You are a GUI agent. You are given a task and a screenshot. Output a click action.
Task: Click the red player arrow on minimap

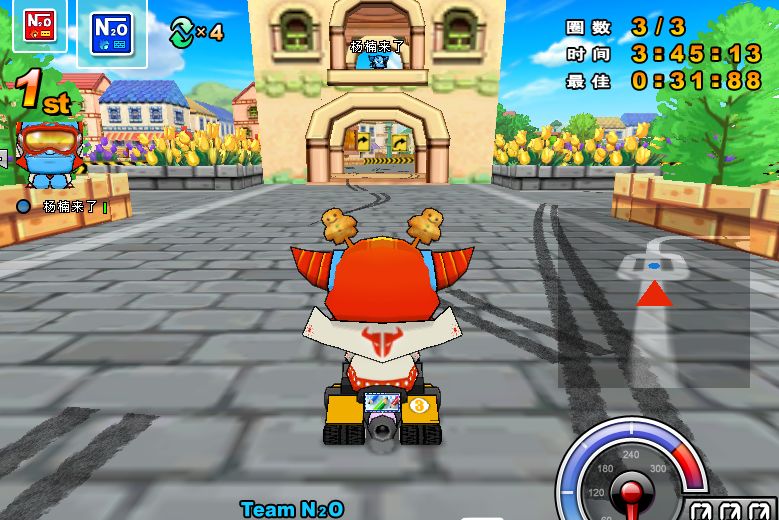[x=654, y=293]
